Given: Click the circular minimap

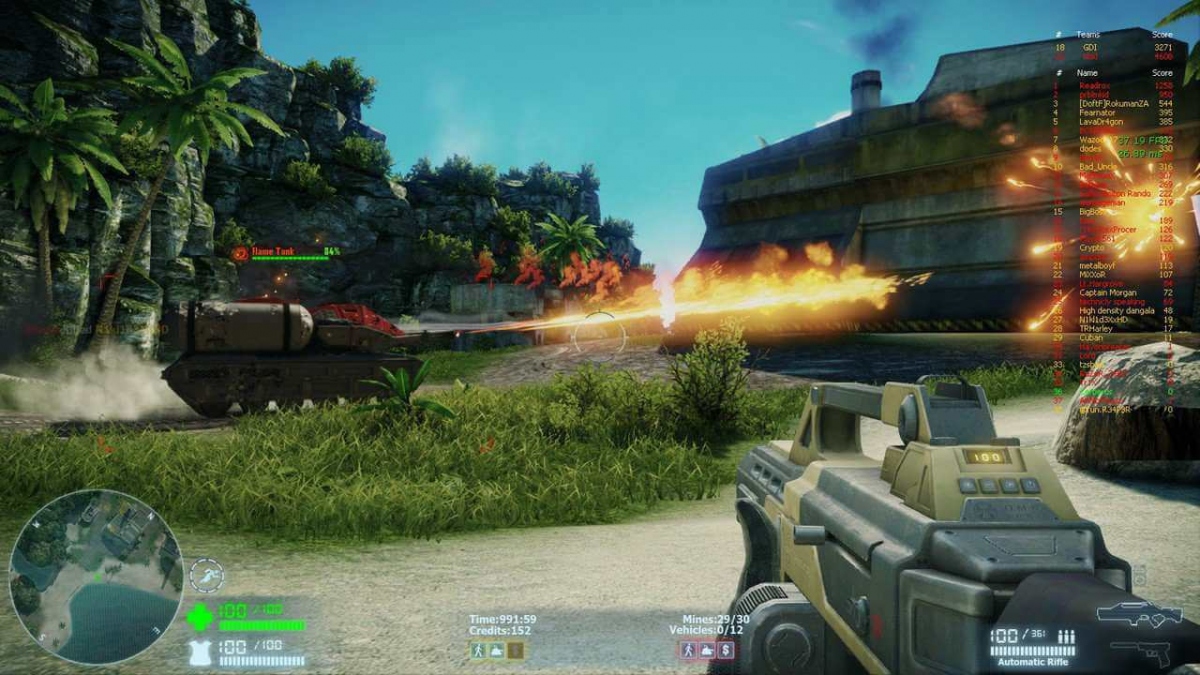Looking at the screenshot, I should (96, 577).
